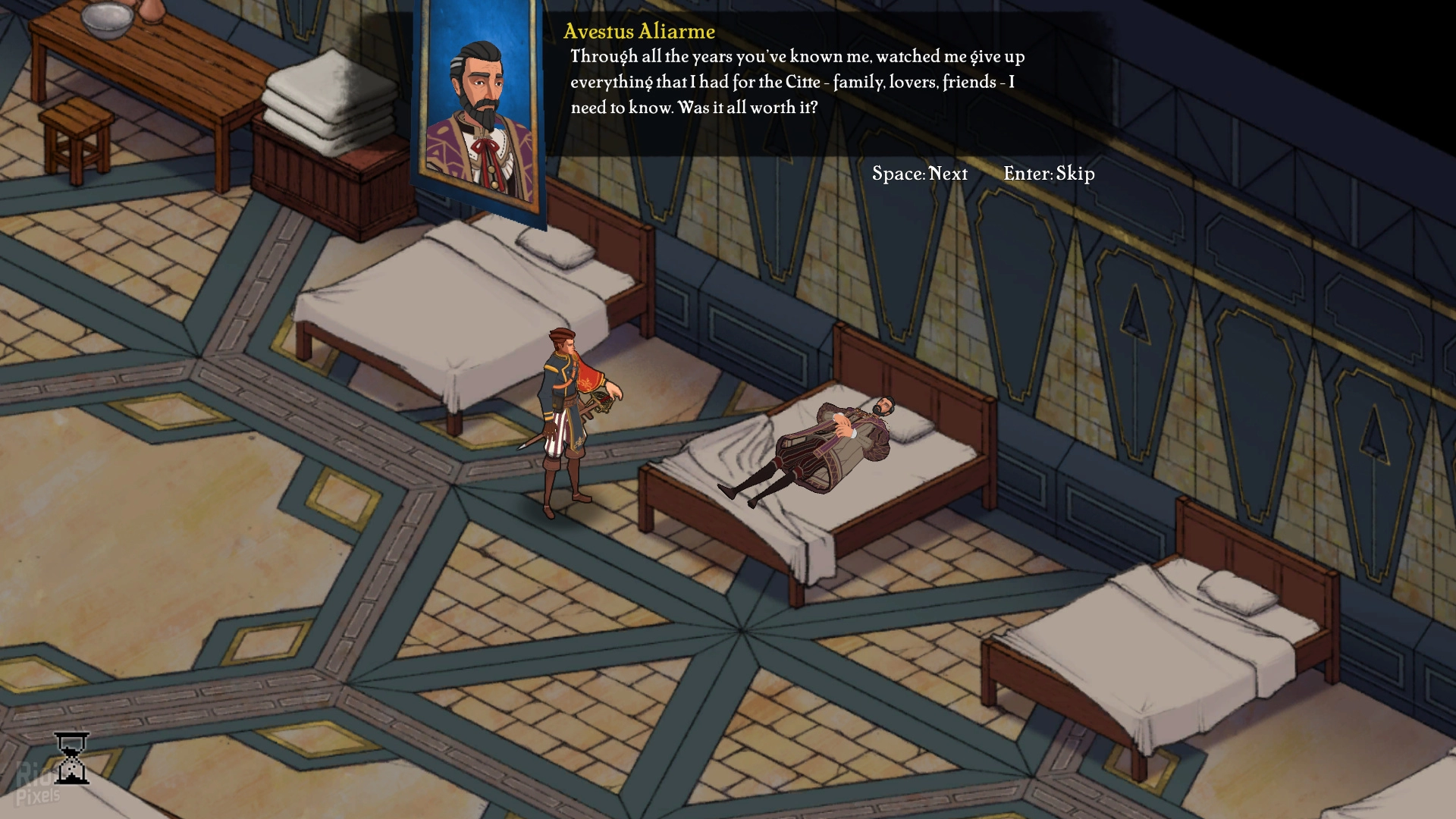Click the hourglass icon
This screenshot has height=819, width=1456.
pos(72,758)
